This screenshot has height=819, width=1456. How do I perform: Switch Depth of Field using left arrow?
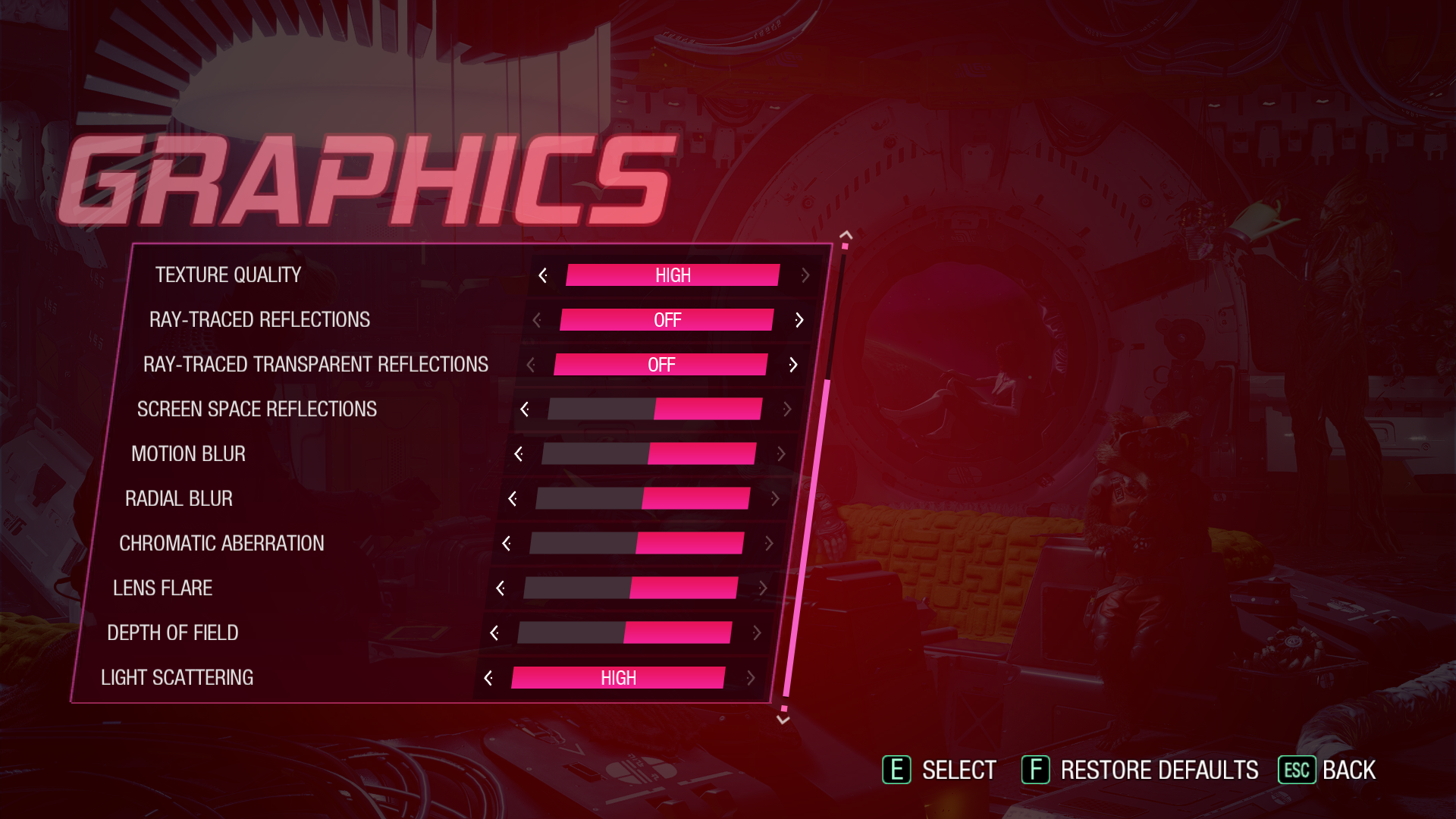[x=494, y=633]
